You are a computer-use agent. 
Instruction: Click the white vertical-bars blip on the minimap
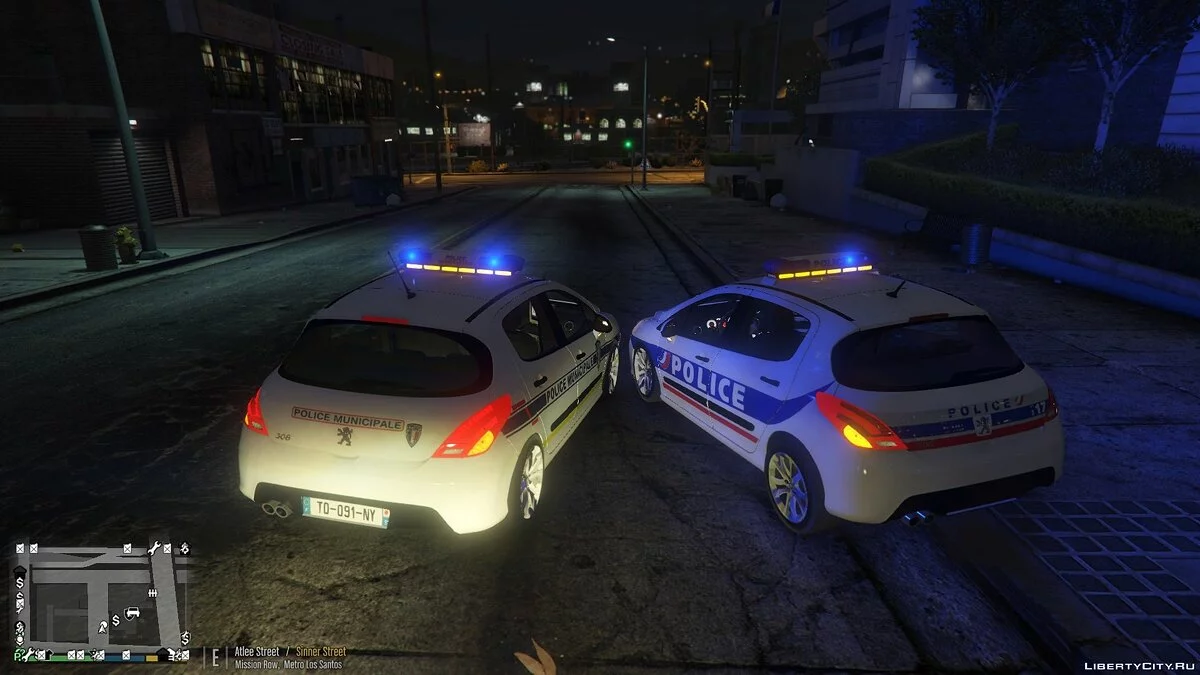coord(152,593)
